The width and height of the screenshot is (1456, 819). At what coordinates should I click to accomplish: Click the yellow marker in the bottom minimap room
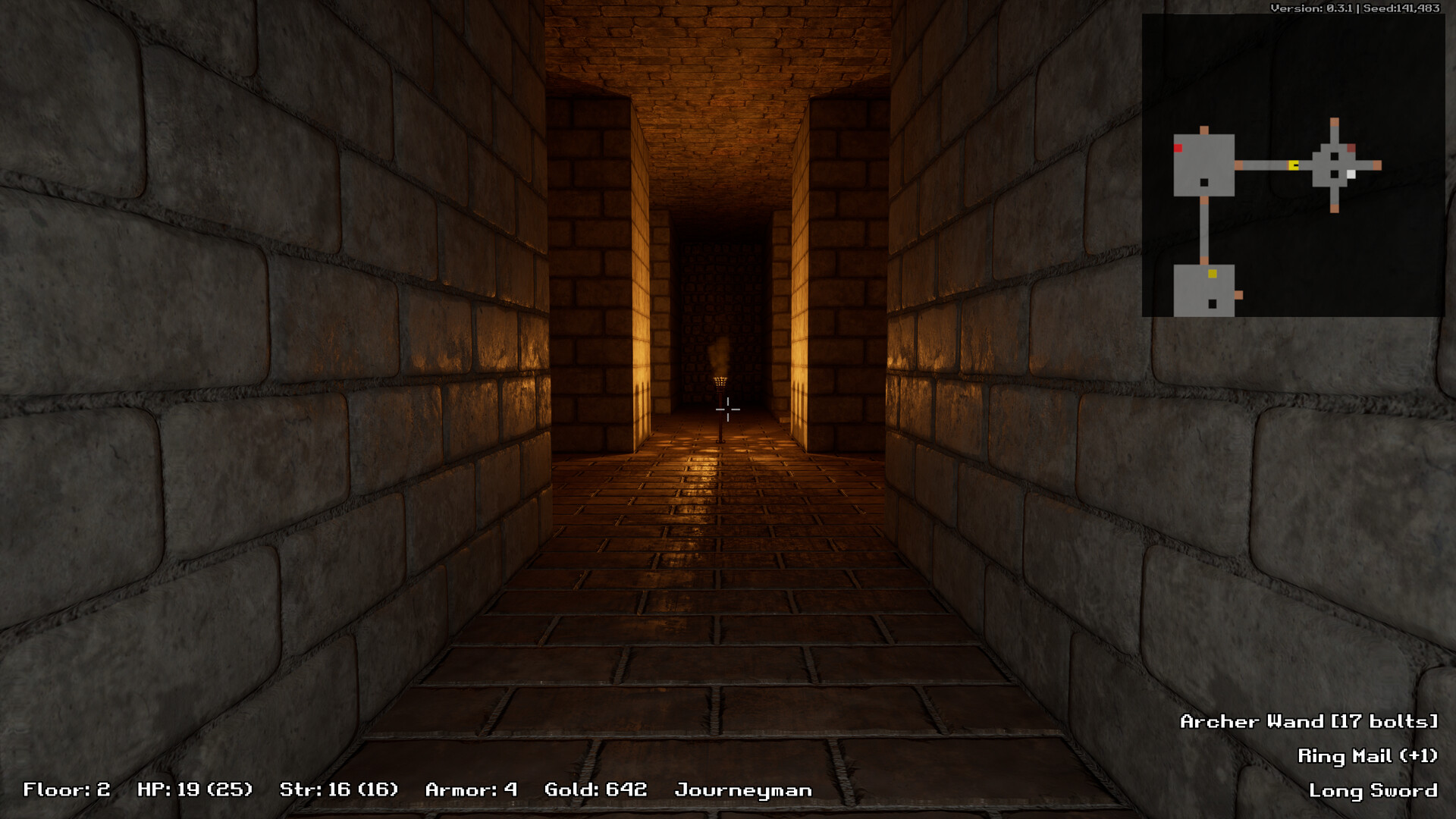click(1212, 273)
